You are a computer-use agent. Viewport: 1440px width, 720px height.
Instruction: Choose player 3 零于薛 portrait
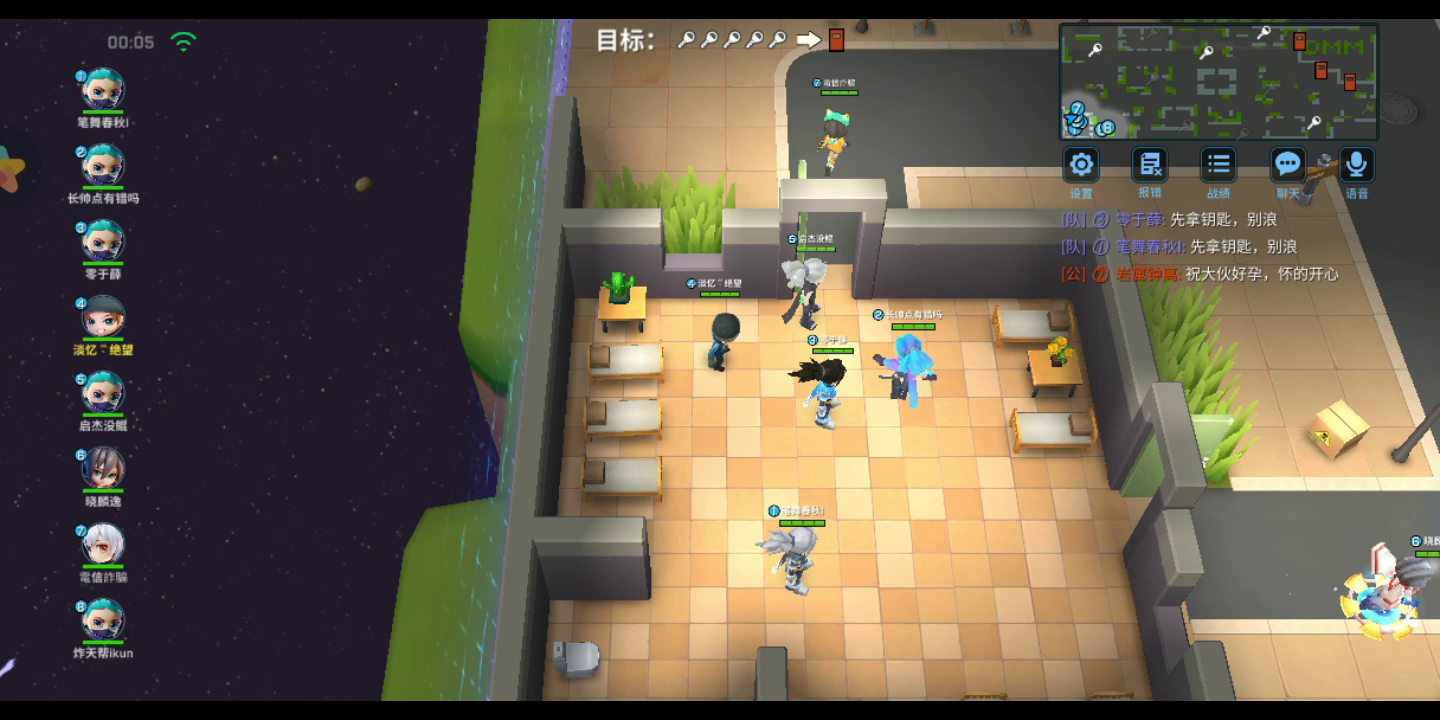(102, 241)
